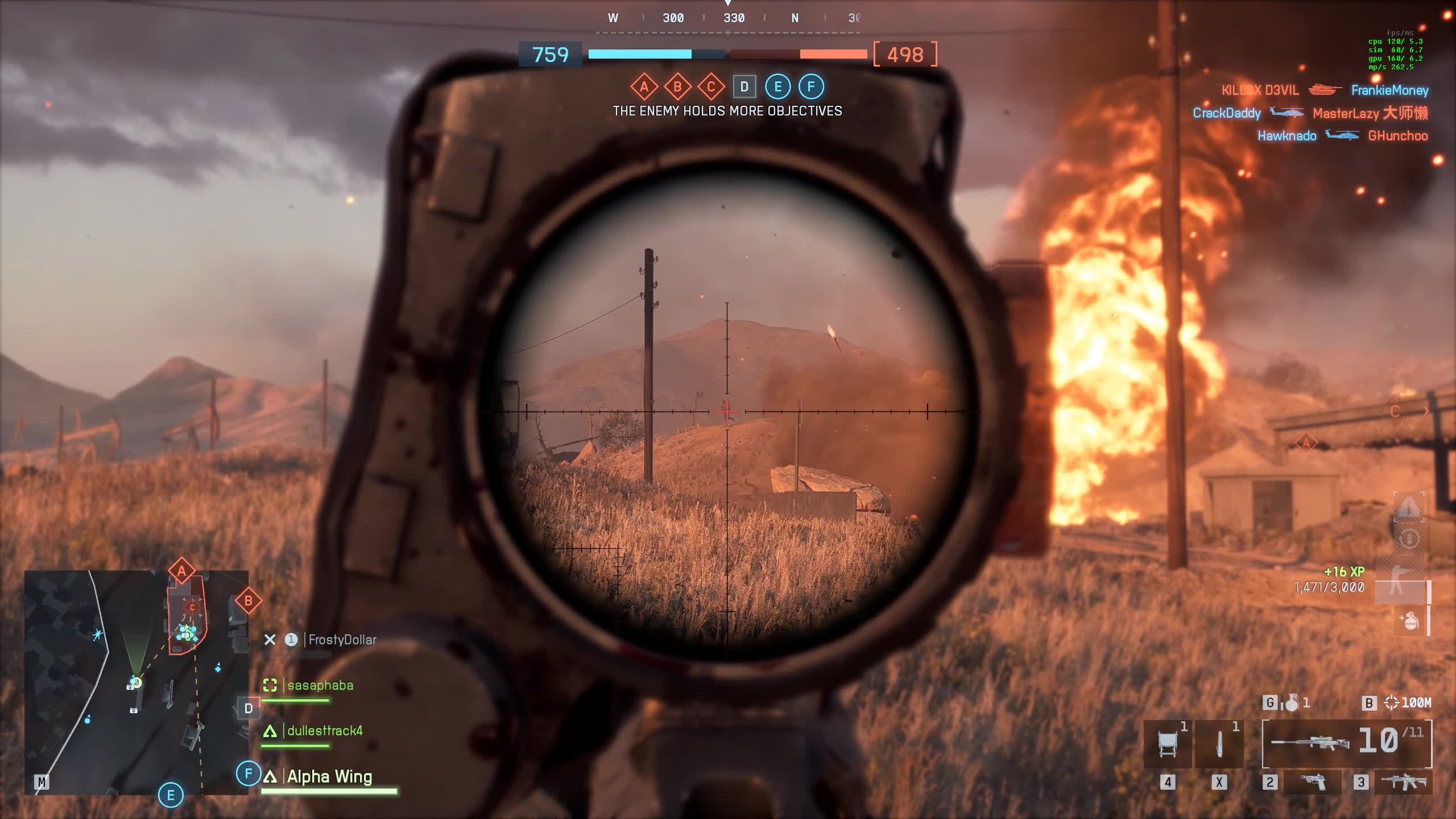Click the grenade resupply trait icon
The image size is (1456, 819).
click(x=1409, y=620)
